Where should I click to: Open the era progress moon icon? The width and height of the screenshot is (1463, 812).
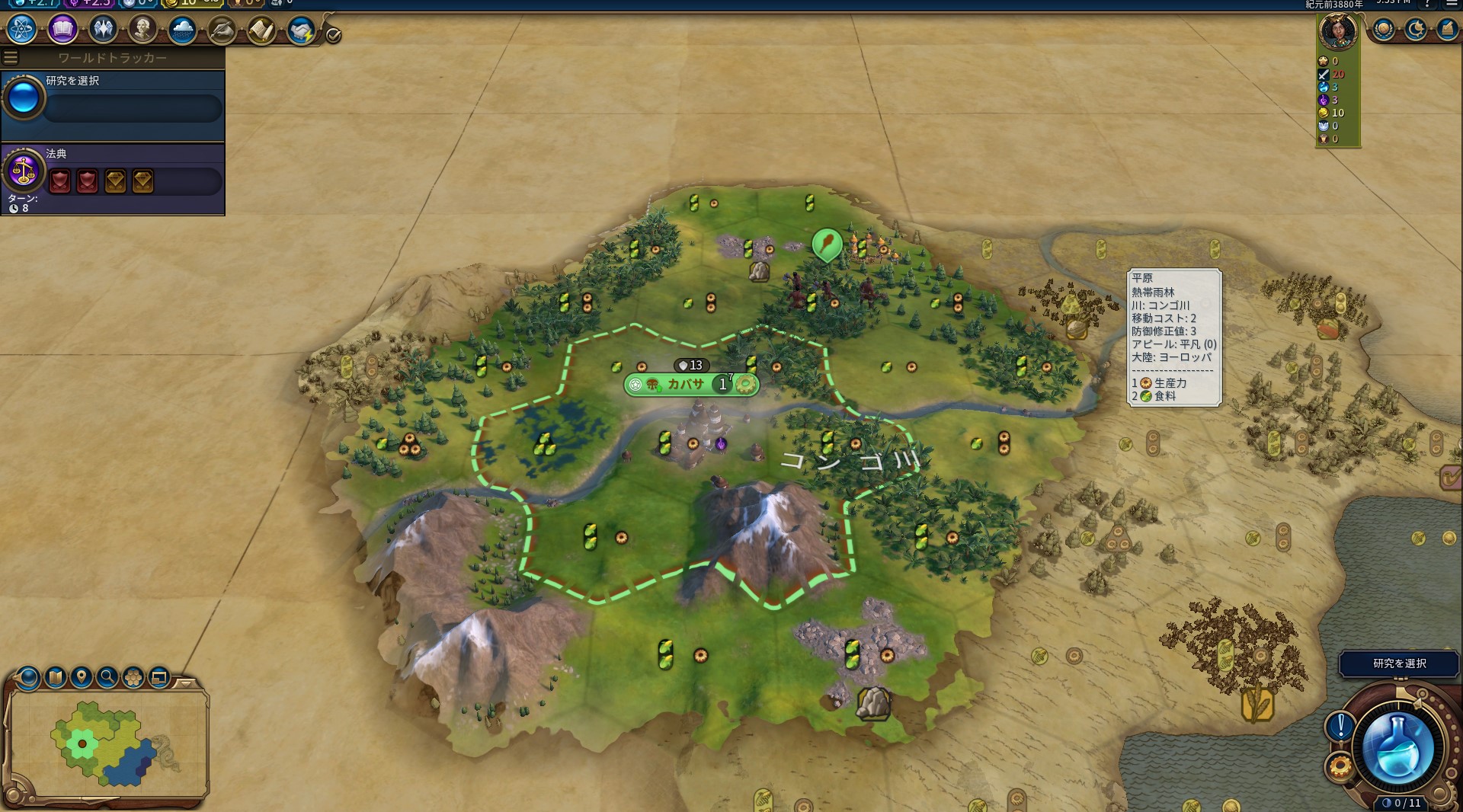click(x=1416, y=30)
